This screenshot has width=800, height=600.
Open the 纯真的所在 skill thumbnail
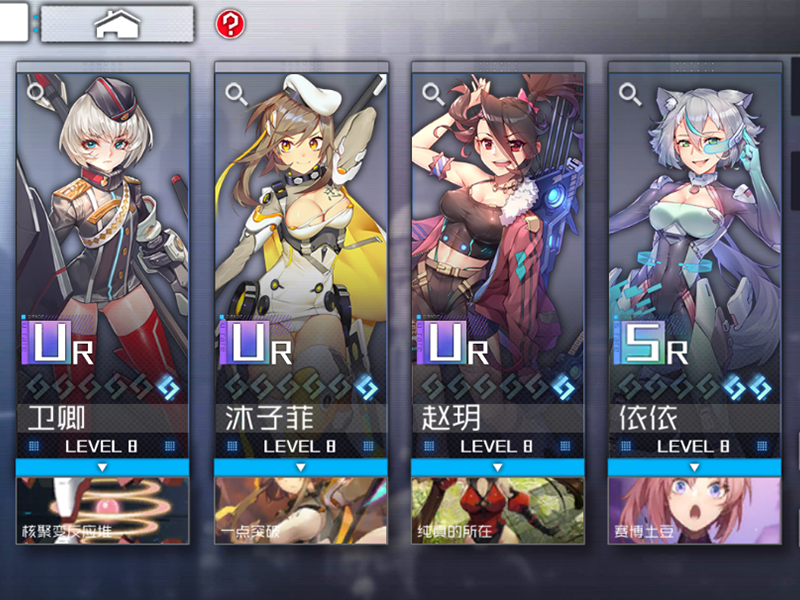(497, 510)
